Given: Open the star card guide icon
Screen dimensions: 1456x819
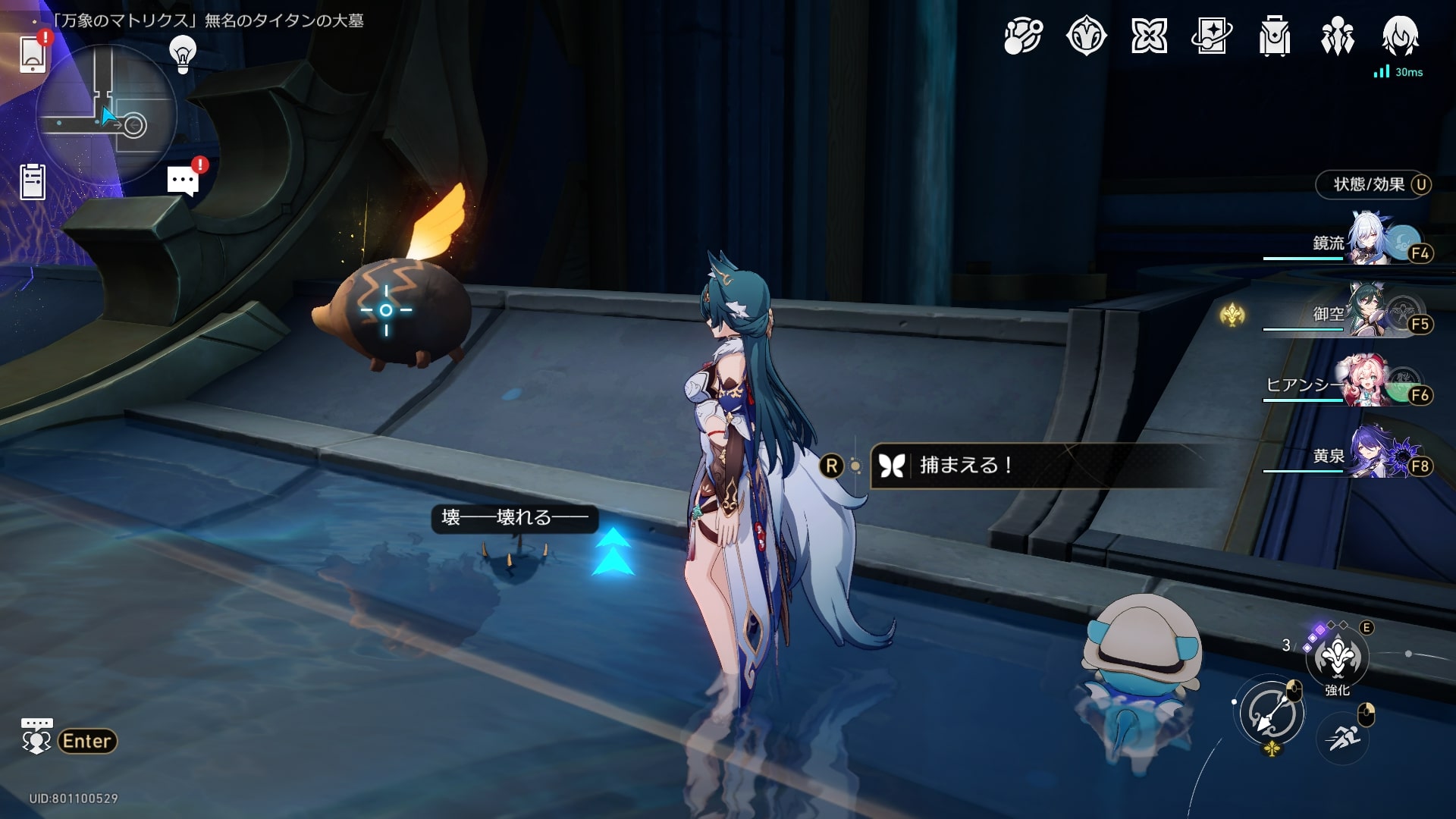Looking at the screenshot, I should tap(1211, 36).
